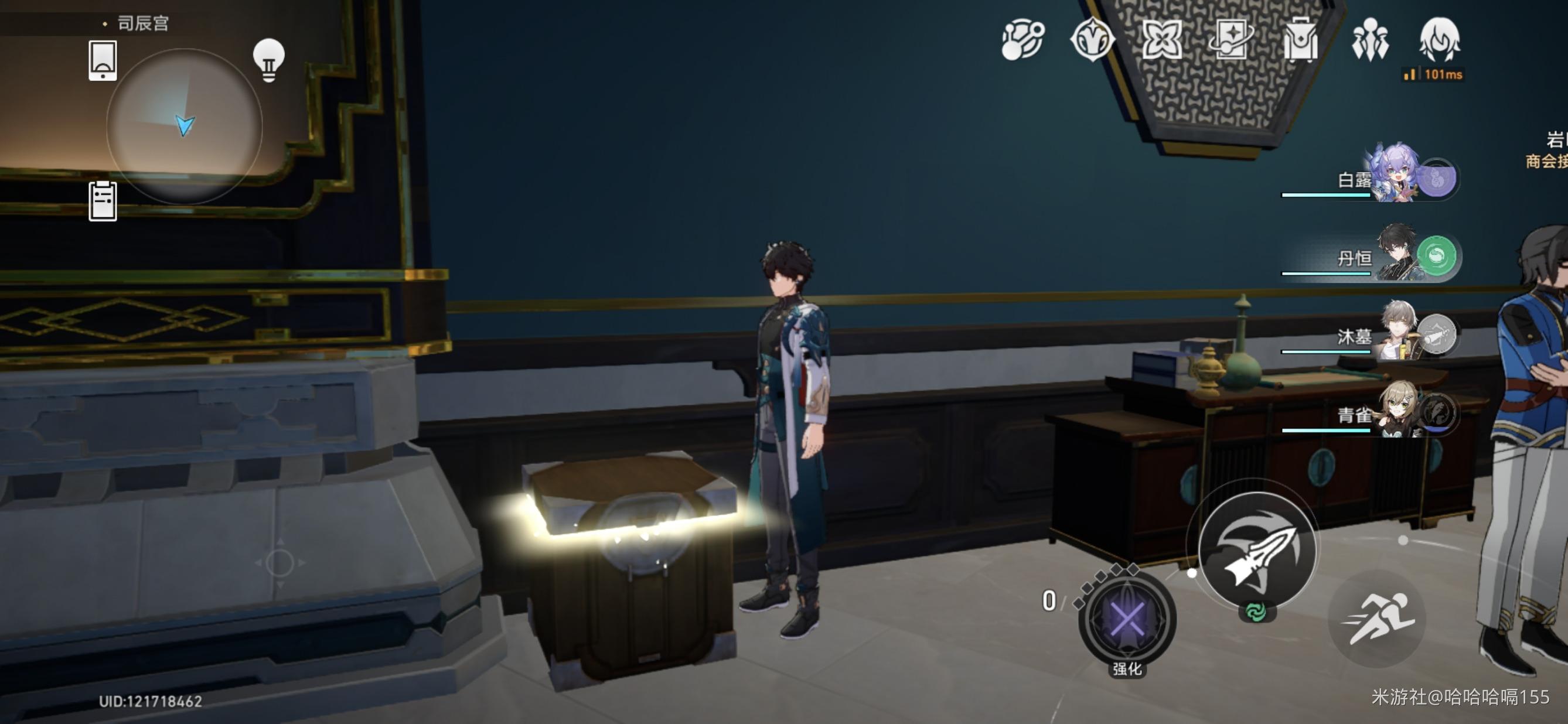Tap the spear basic attack button
Screen dimensions: 1568x724
[1257, 550]
